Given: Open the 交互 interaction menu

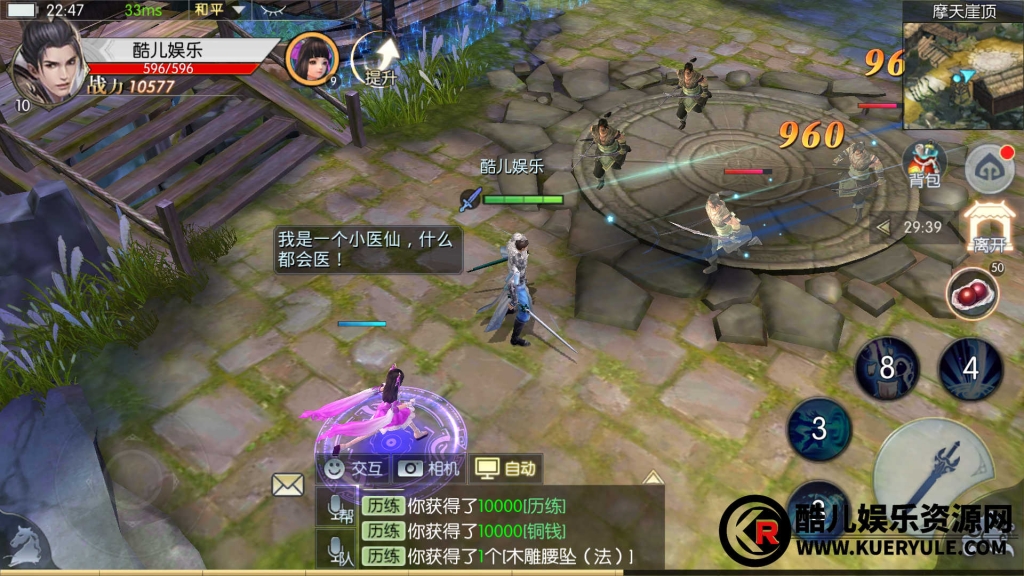Looking at the screenshot, I should pos(353,468).
